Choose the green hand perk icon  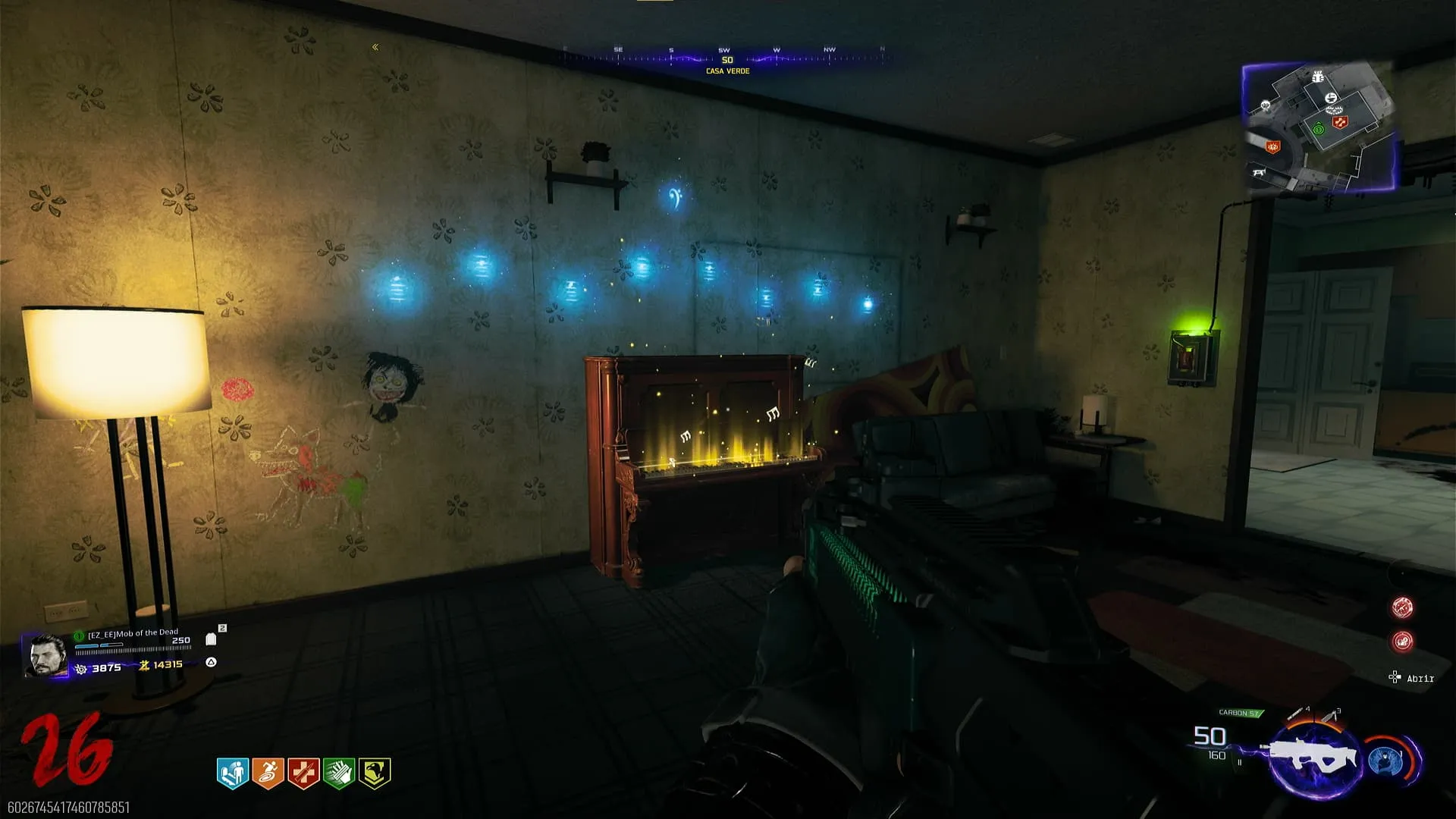[339, 773]
